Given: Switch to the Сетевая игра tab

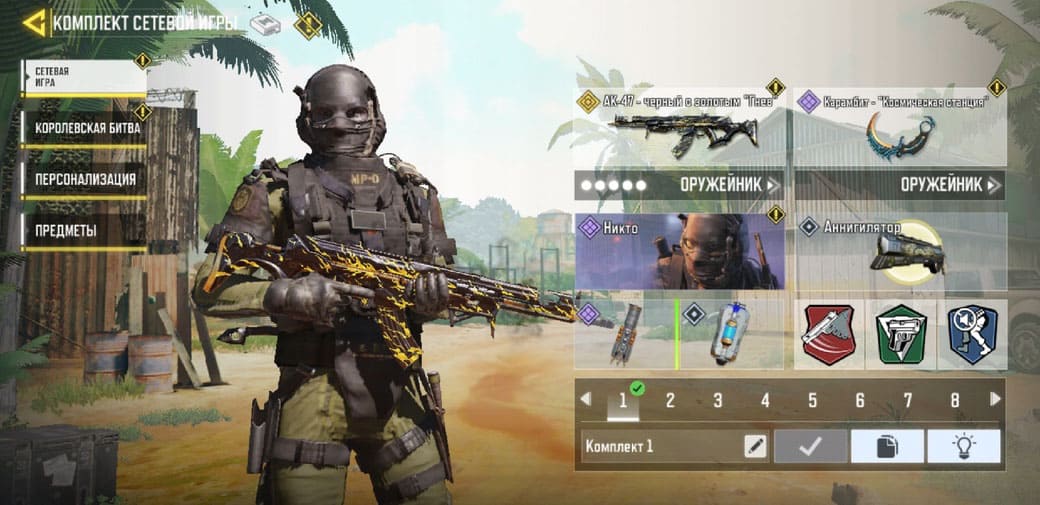Looking at the screenshot, I should (84, 77).
